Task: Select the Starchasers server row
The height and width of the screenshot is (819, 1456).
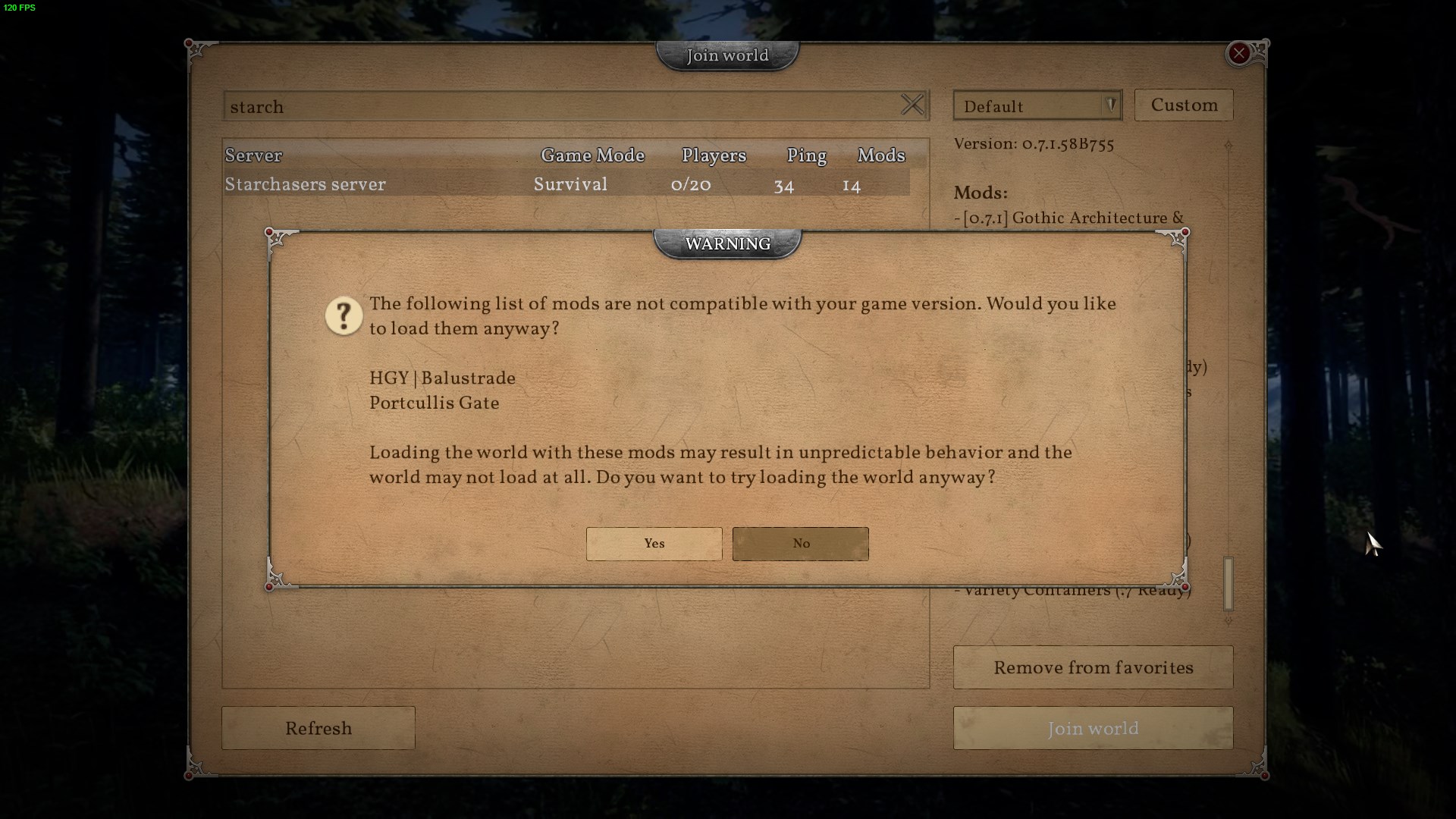Action: pos(566,184)
